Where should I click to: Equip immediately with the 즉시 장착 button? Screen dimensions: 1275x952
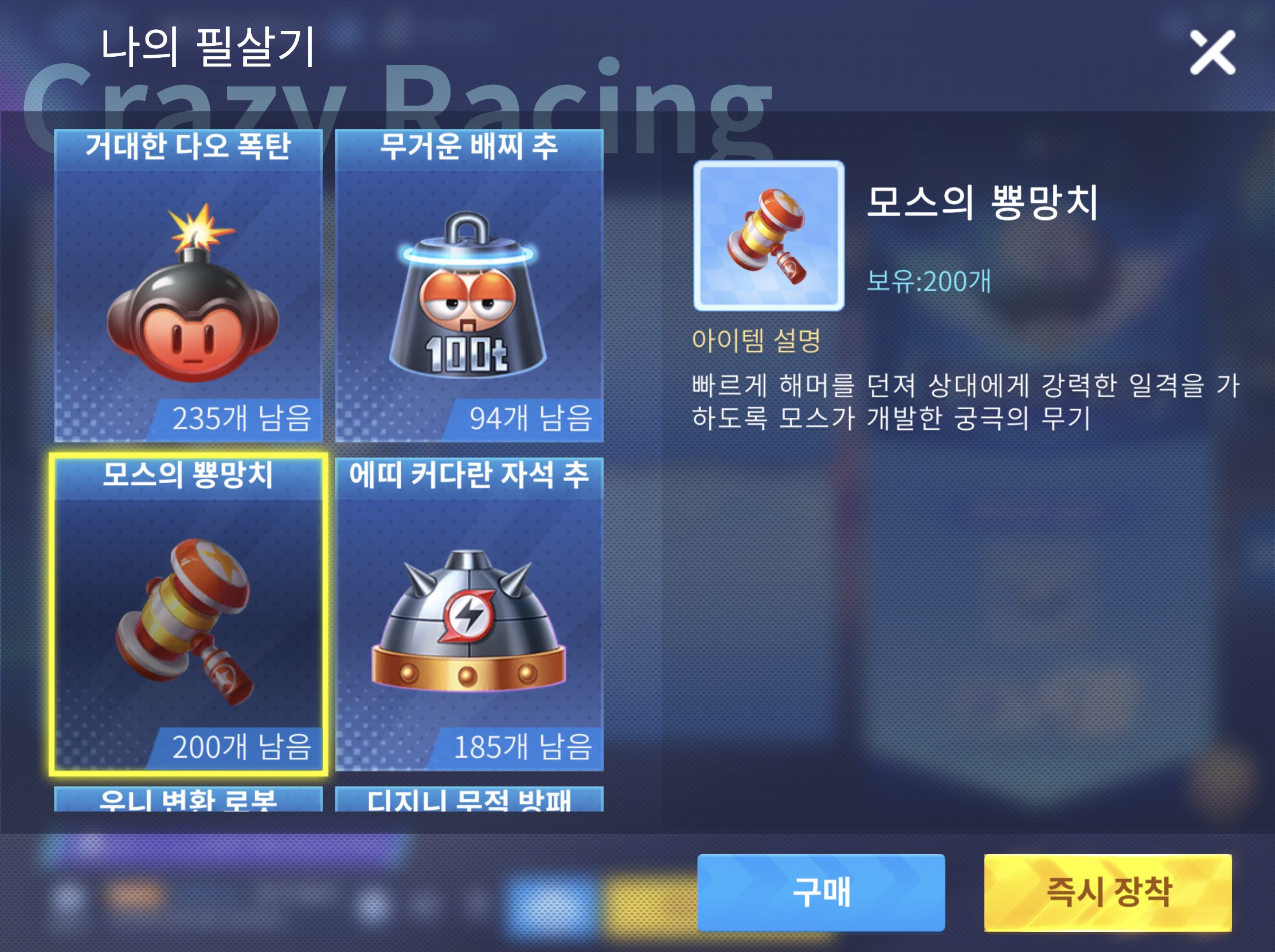(x=1107, y=892)
